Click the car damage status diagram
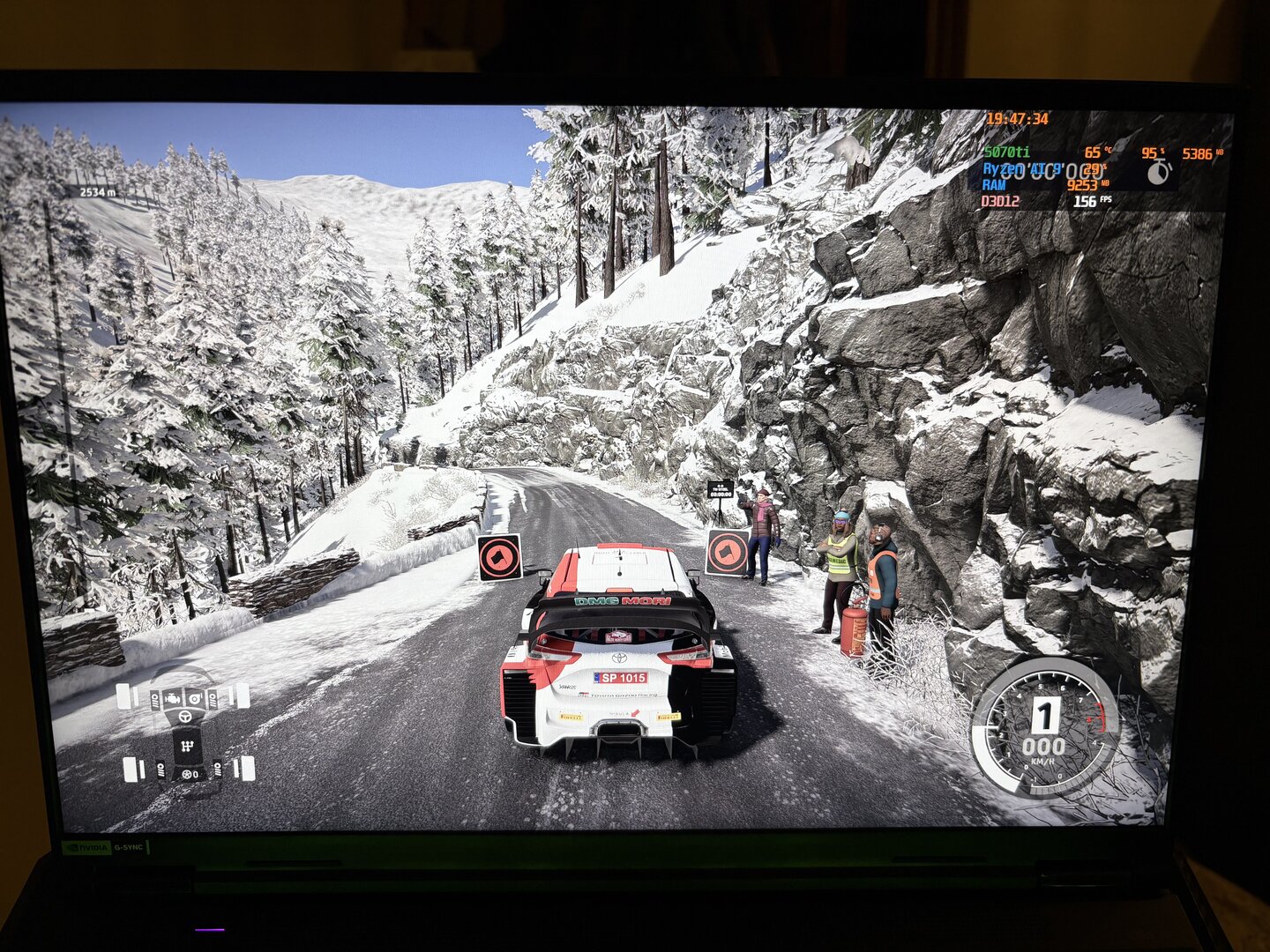The image size is (1270, 952). (187, 733)
